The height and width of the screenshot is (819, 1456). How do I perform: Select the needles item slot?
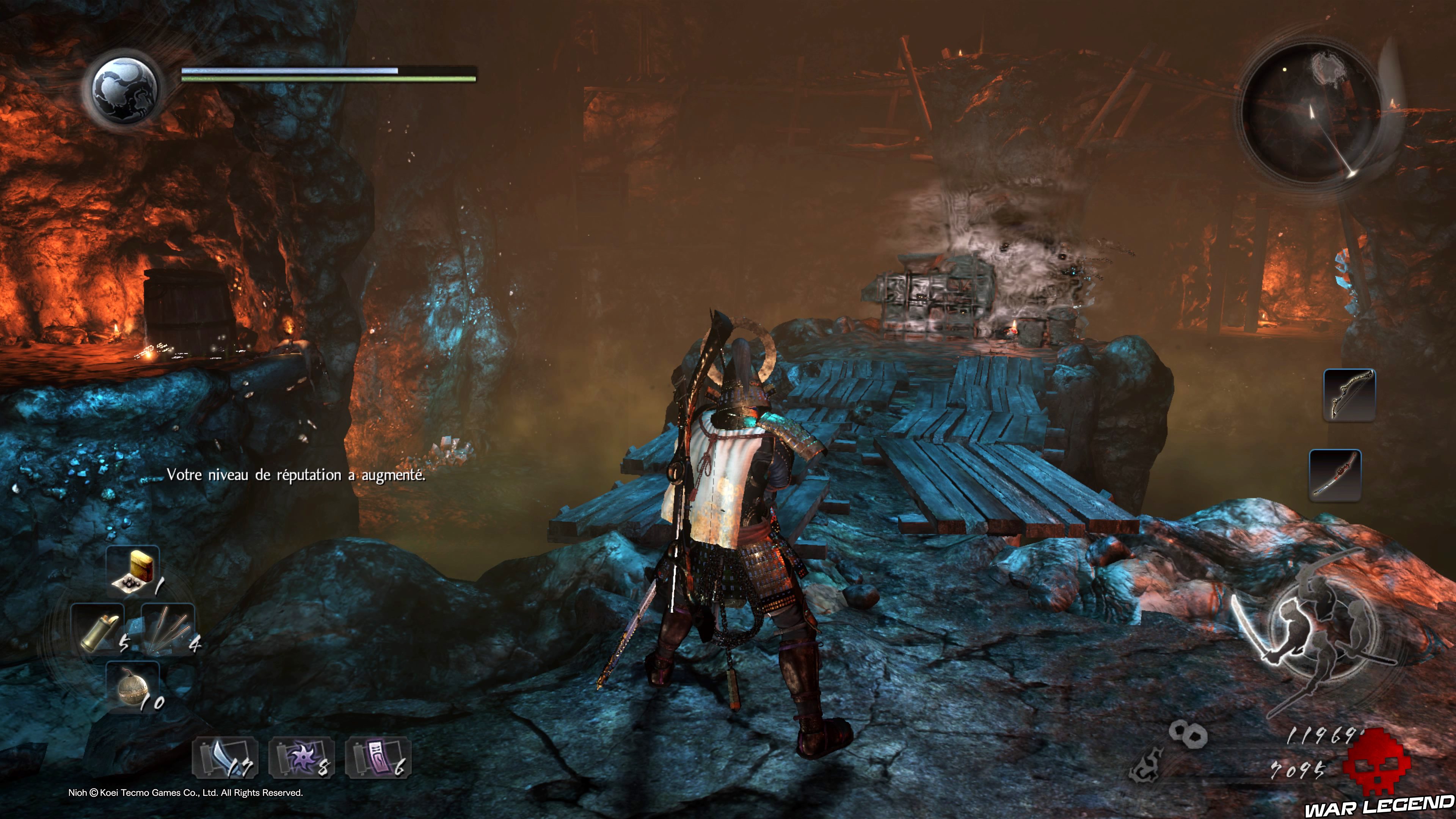click(168, 629)
